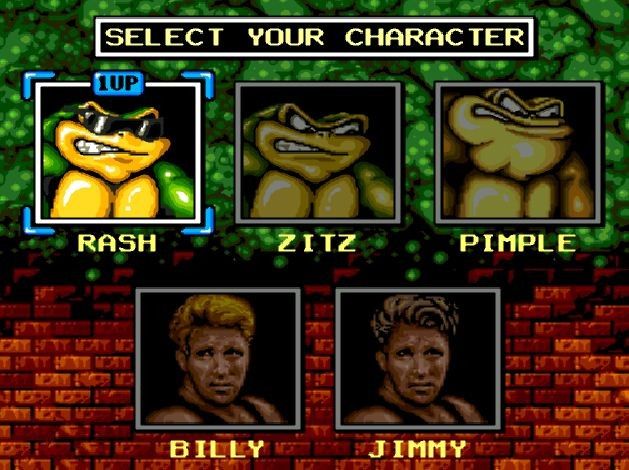Pick the Pimple portrait tile
Image resolution: width=629 pixels, height=470 pixels.
click(x=518, y=153)
